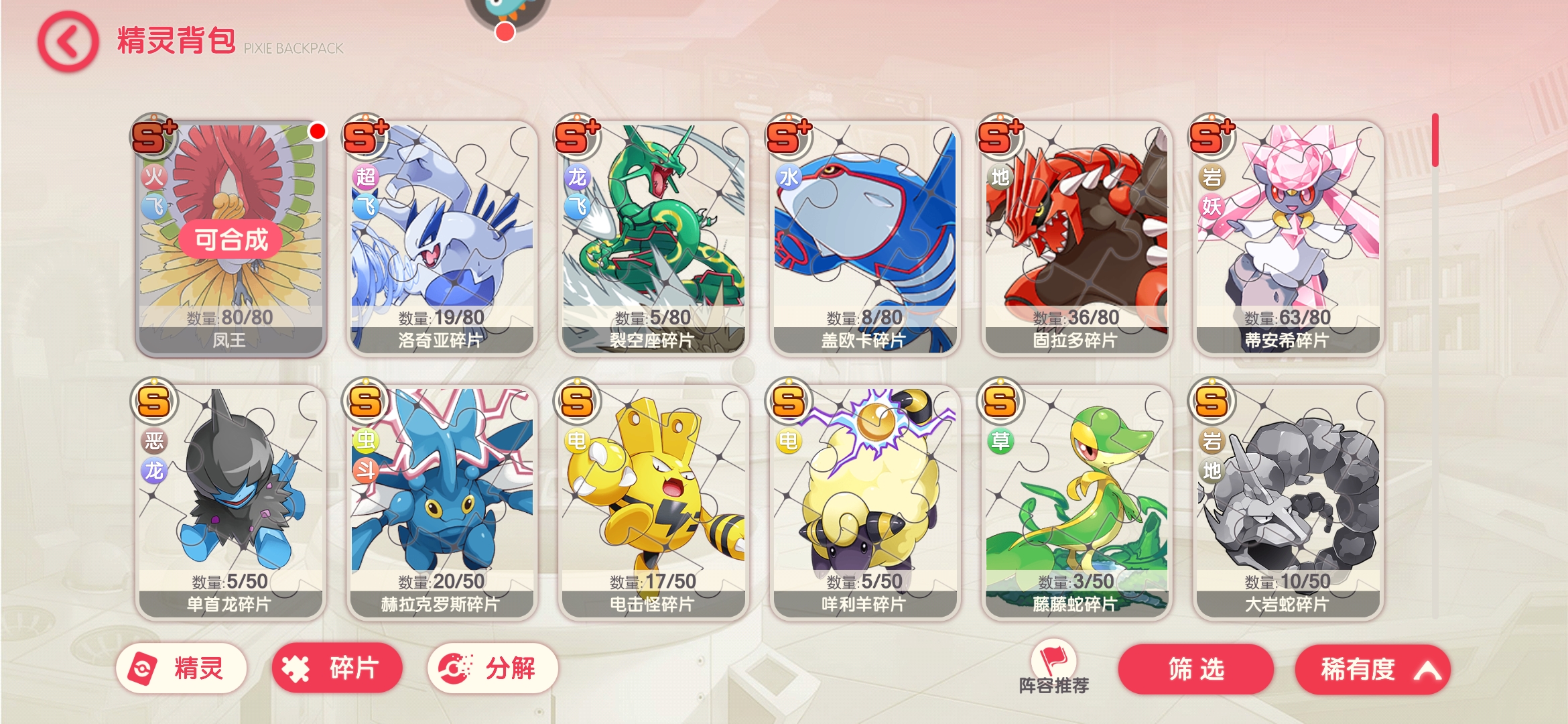Image resolution: width=1568 pixels, height=724 pixels.
Task: Open the 分解 tab
Action: [493, 668]
